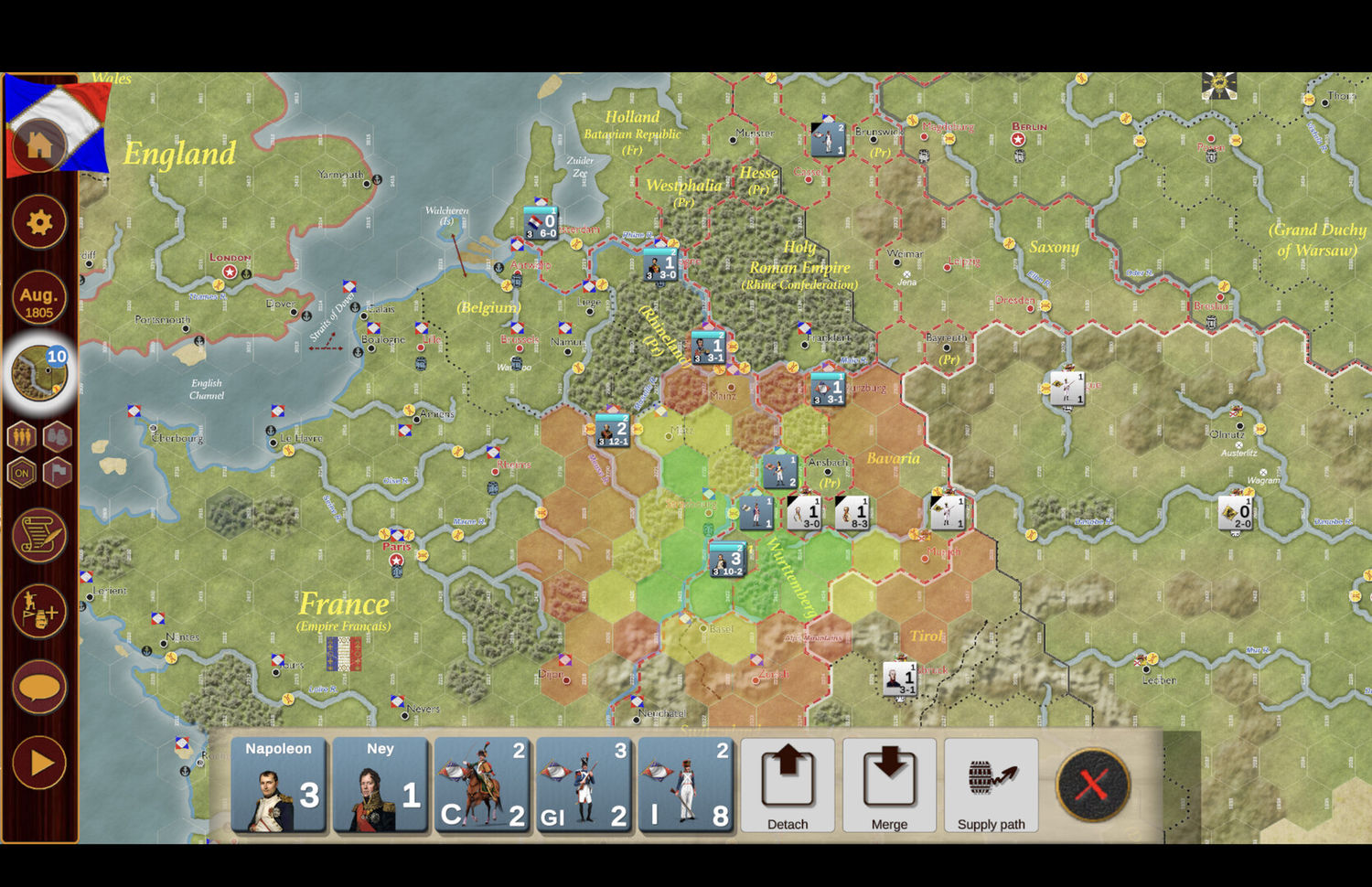
Task: Merge units with the Merge button
Action: tap(889, 785)
